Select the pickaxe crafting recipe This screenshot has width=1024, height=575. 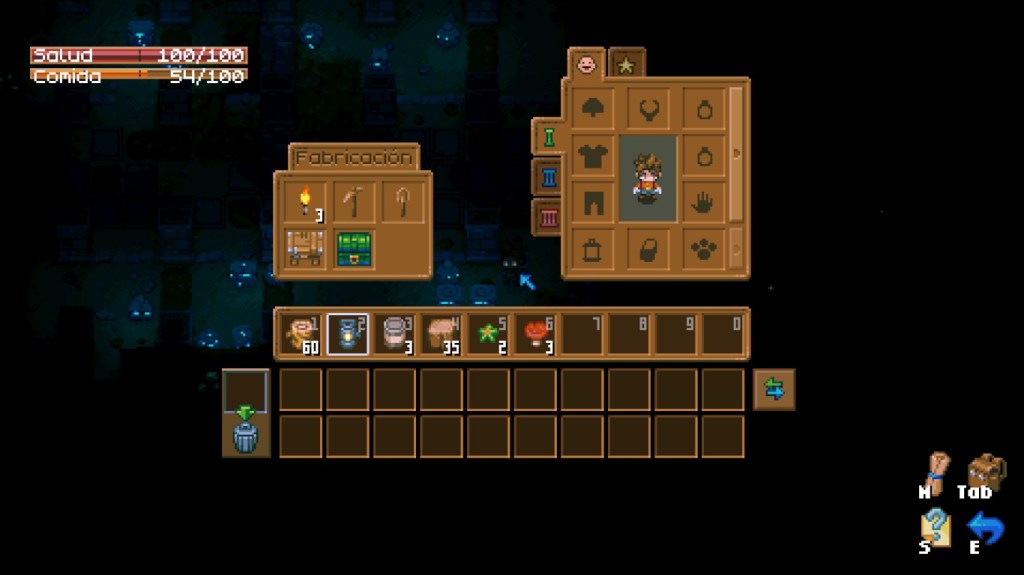[353, 203]
